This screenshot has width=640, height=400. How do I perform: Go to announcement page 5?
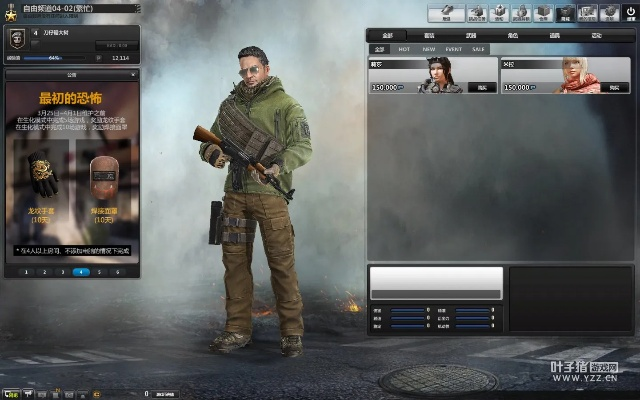(x=99, y=271)
